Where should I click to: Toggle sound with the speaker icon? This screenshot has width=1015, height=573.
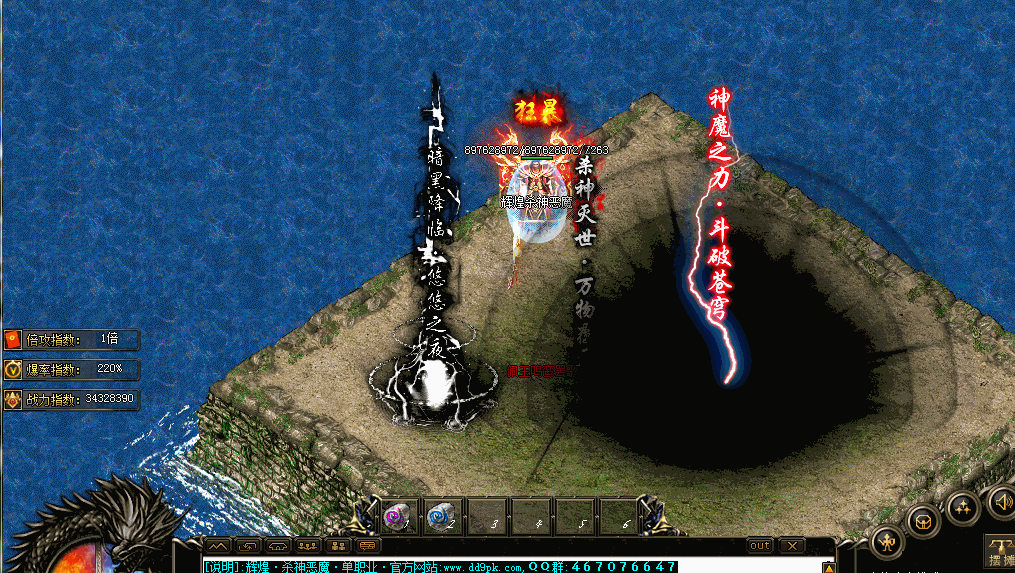point(1000,500)
